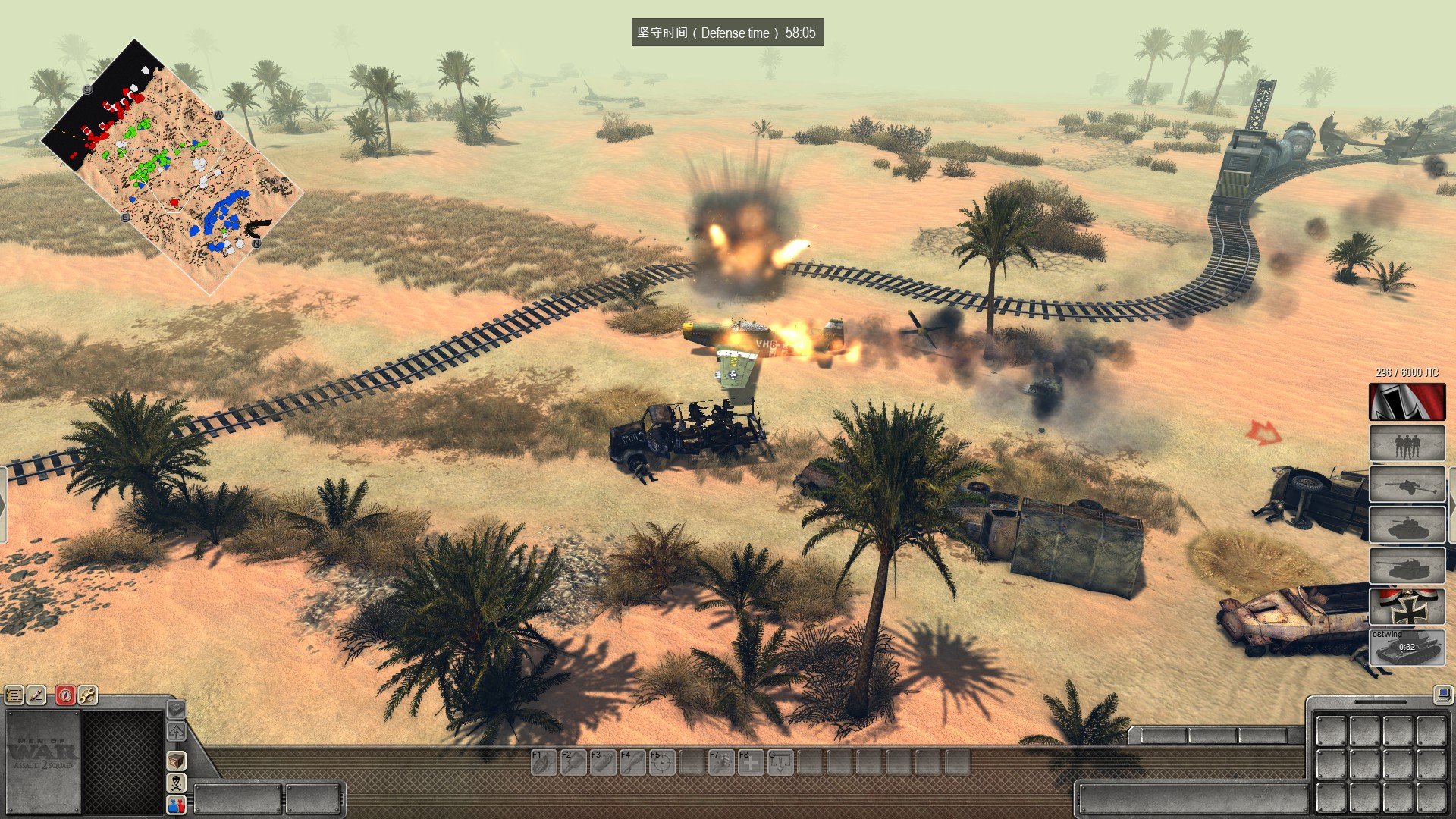Select the Iron Cross special units category
Image resolution: width=1456 pixels, height=819 pixels.
1407,607
